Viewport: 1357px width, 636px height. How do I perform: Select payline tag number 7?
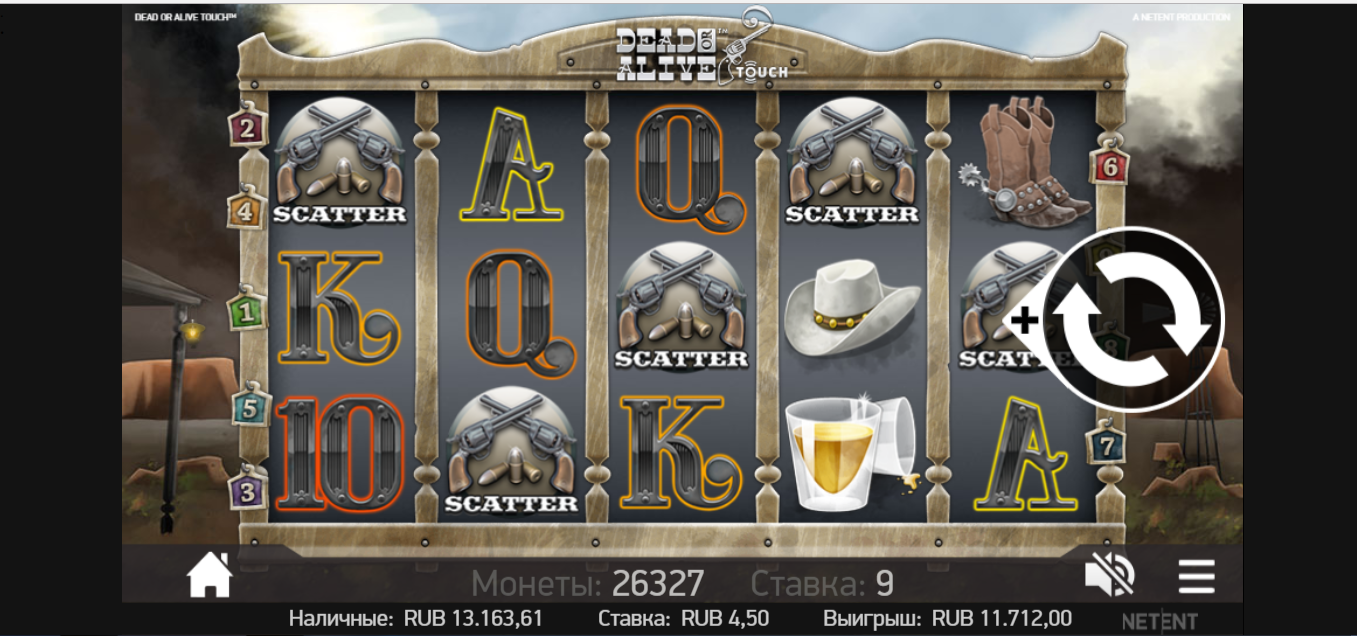click(x=1106, y=446)
